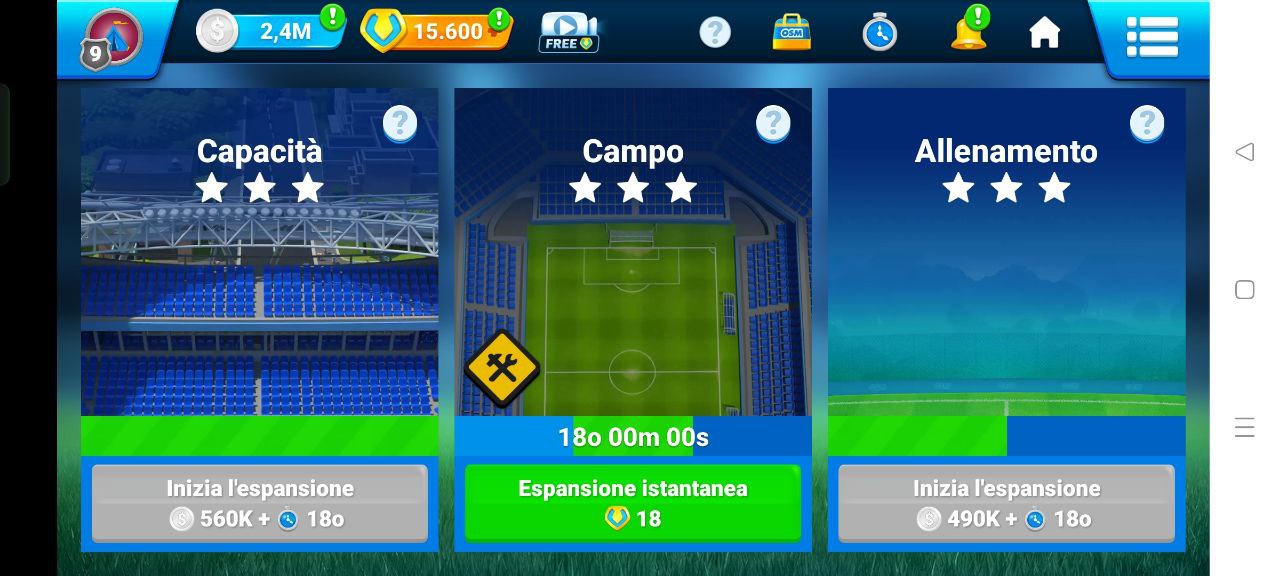Image resolution: width=1280 pixels, height=576 pixels.
Task: Open the club level 9 badge
Action: (111, 39)
